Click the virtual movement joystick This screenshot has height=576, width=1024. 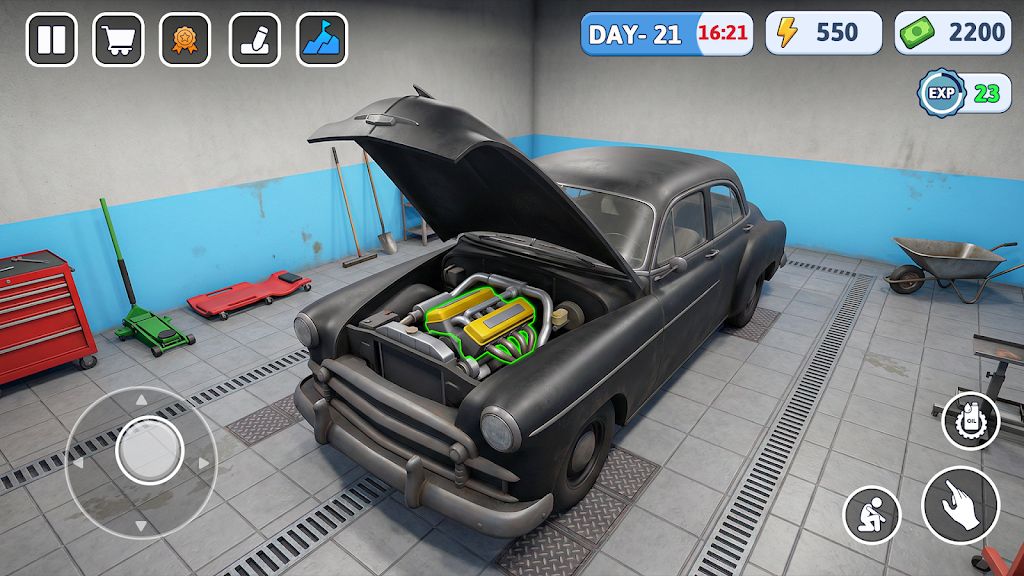149,450
